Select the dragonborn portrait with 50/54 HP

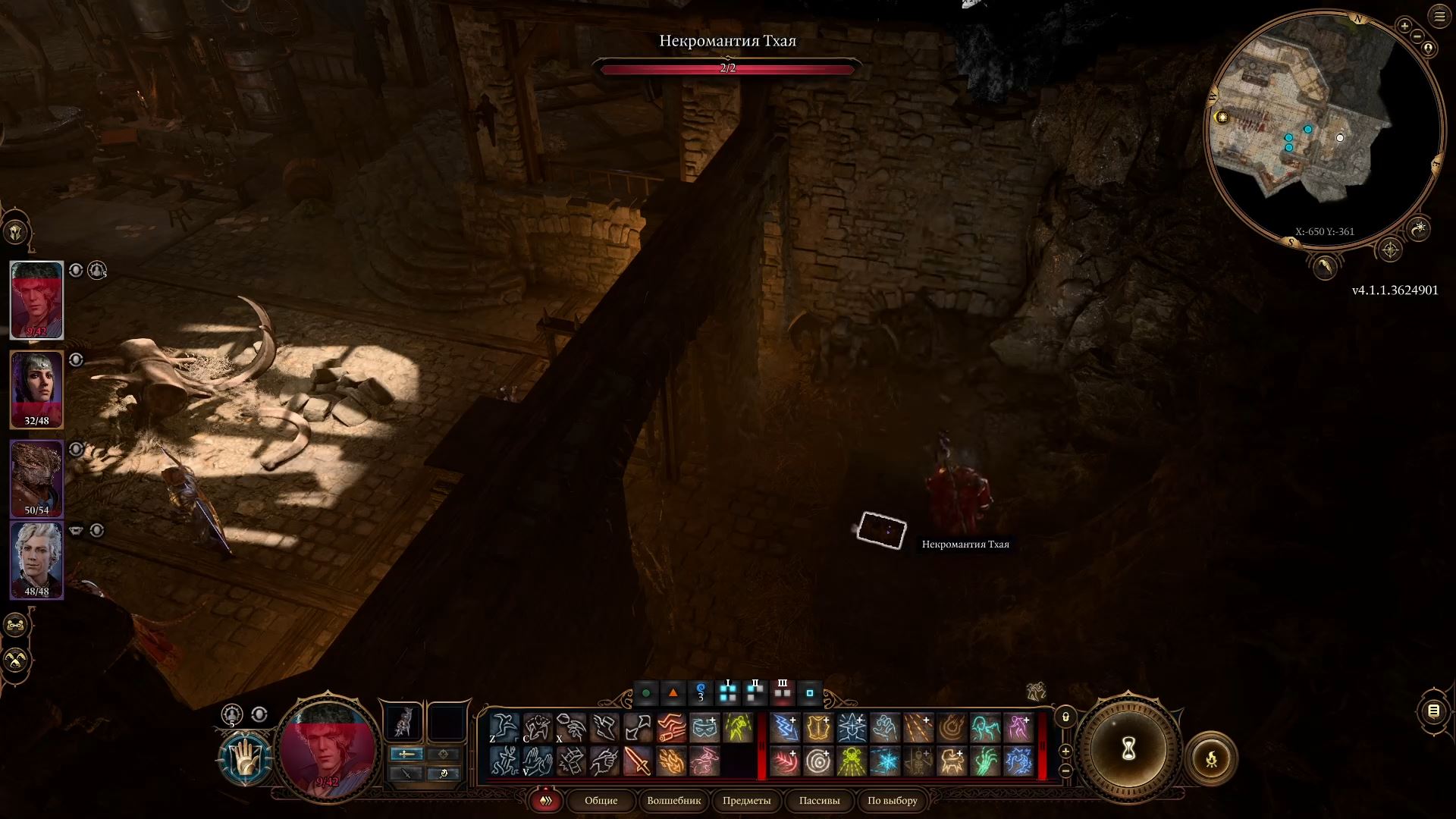[36, 478]
